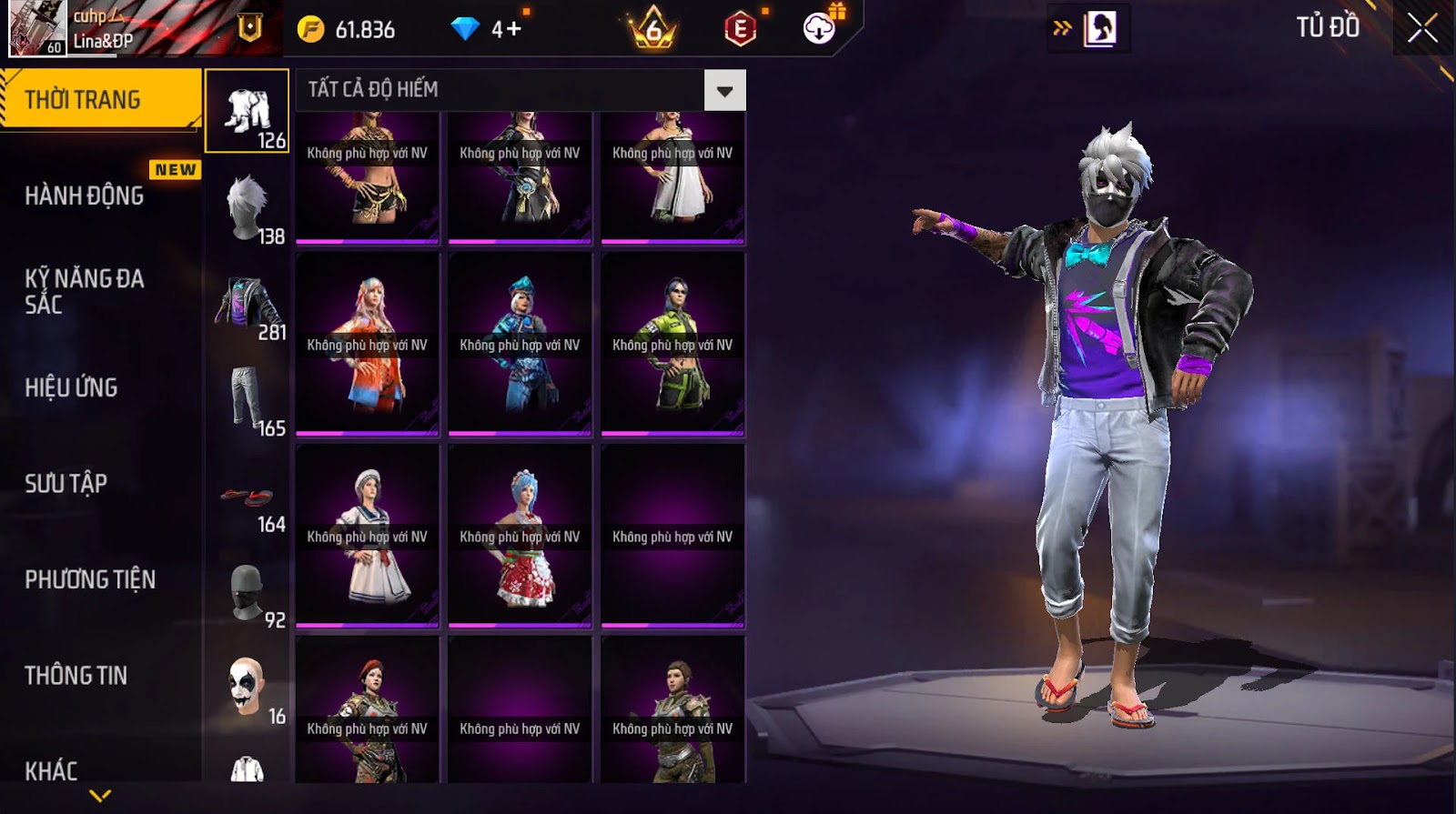Open Kỹ Năng Đa Sắc section
Viewport: 1456px width, 814px height.
pyautogui.click(x=85, y=291)
